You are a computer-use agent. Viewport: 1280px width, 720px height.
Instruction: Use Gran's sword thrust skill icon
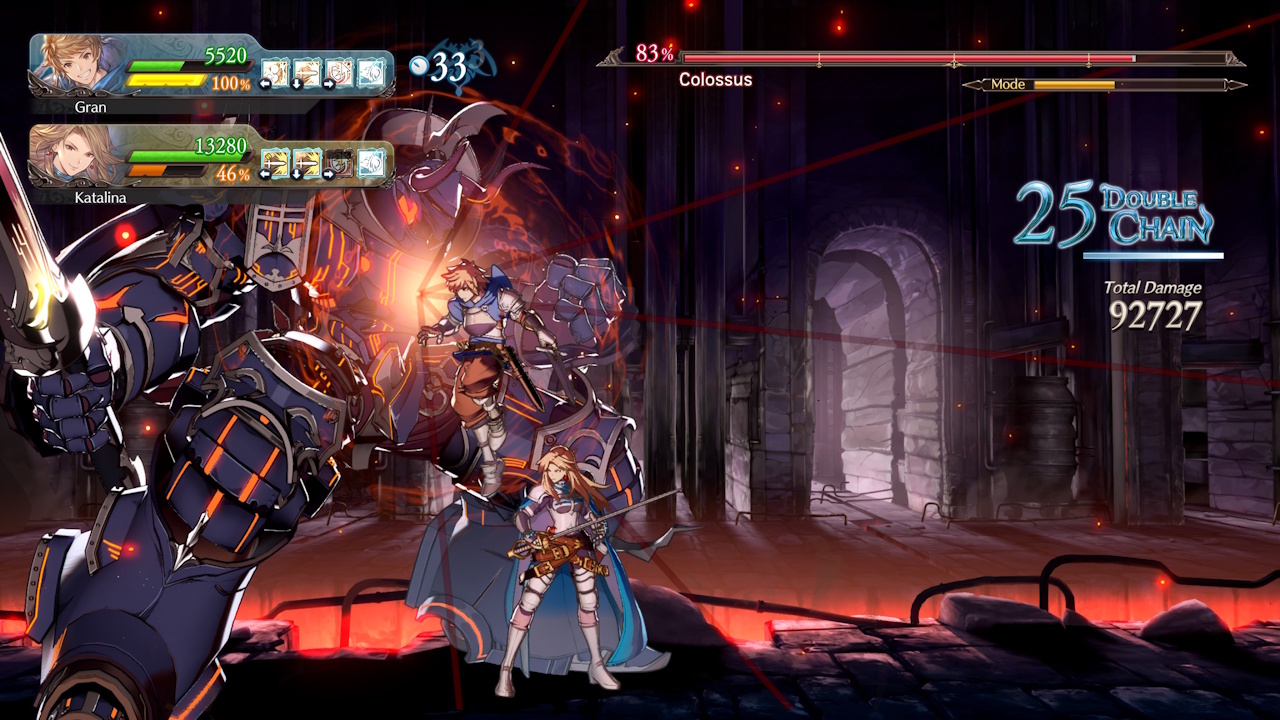307,72
